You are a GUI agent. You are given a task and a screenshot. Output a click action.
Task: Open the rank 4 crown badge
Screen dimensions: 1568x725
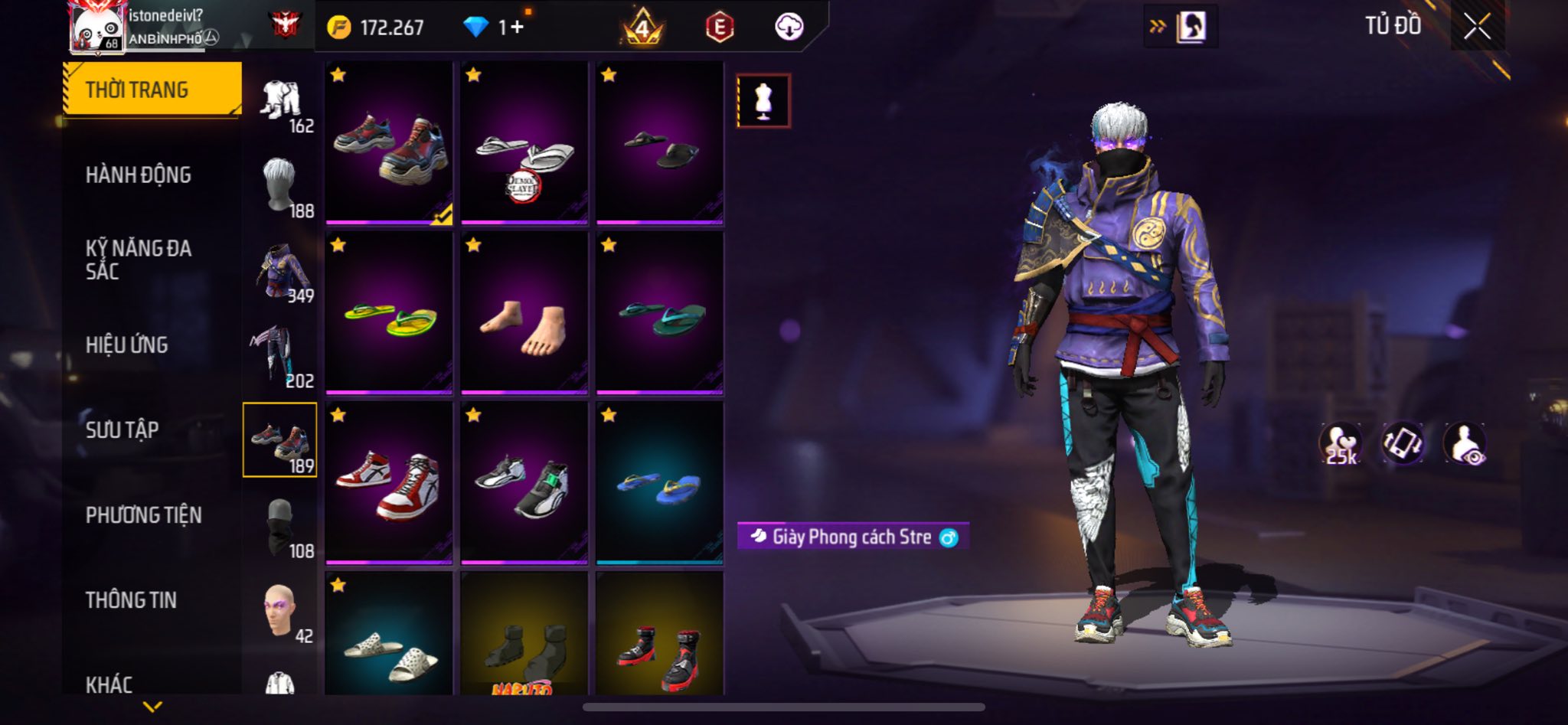tap(642, 28)
